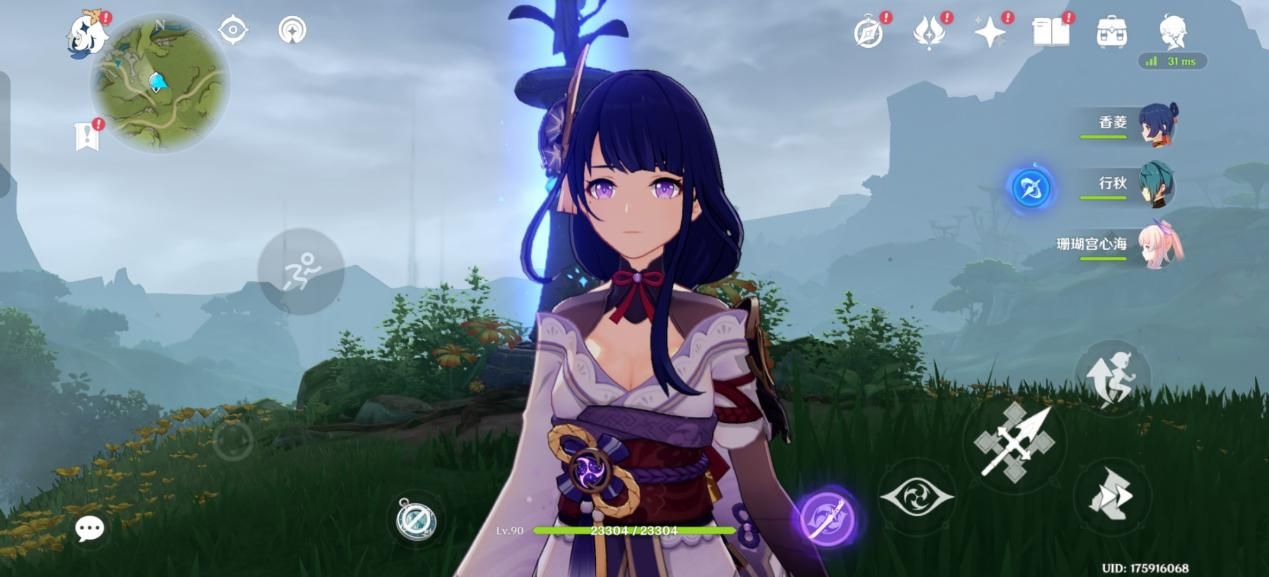The height and width of the screenshot is (577, 1269).
Task: Open the quest bookmark icon
Action: click(x=88, y=136)
